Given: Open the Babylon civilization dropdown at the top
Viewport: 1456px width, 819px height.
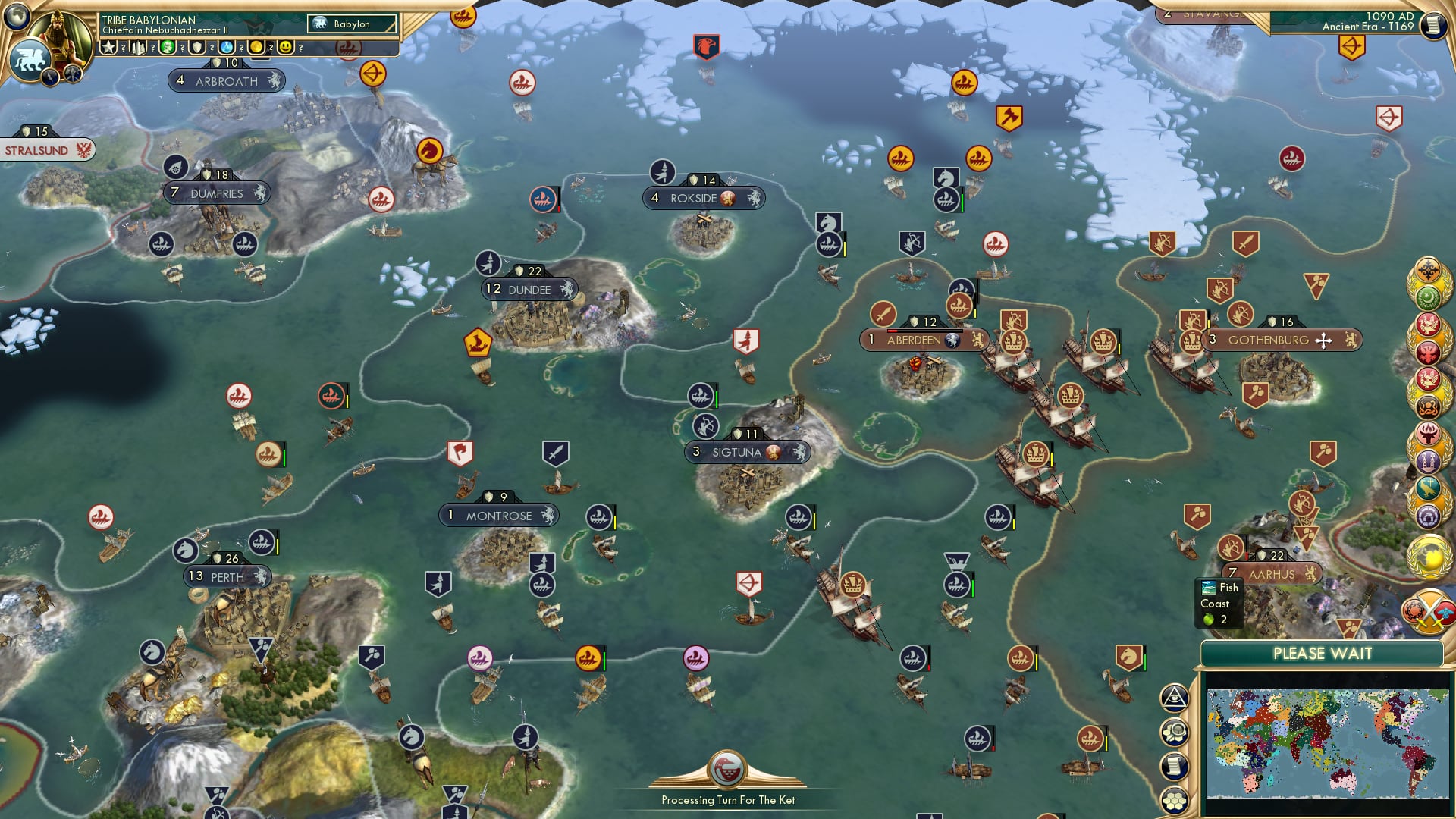Looking at the screenshot, I should (351, 24).
